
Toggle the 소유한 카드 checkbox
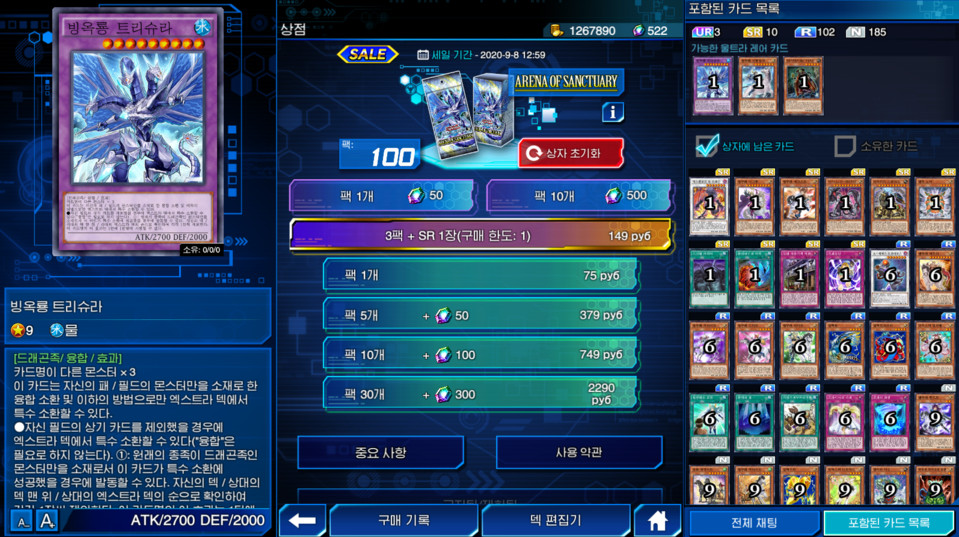pos(845,146)
